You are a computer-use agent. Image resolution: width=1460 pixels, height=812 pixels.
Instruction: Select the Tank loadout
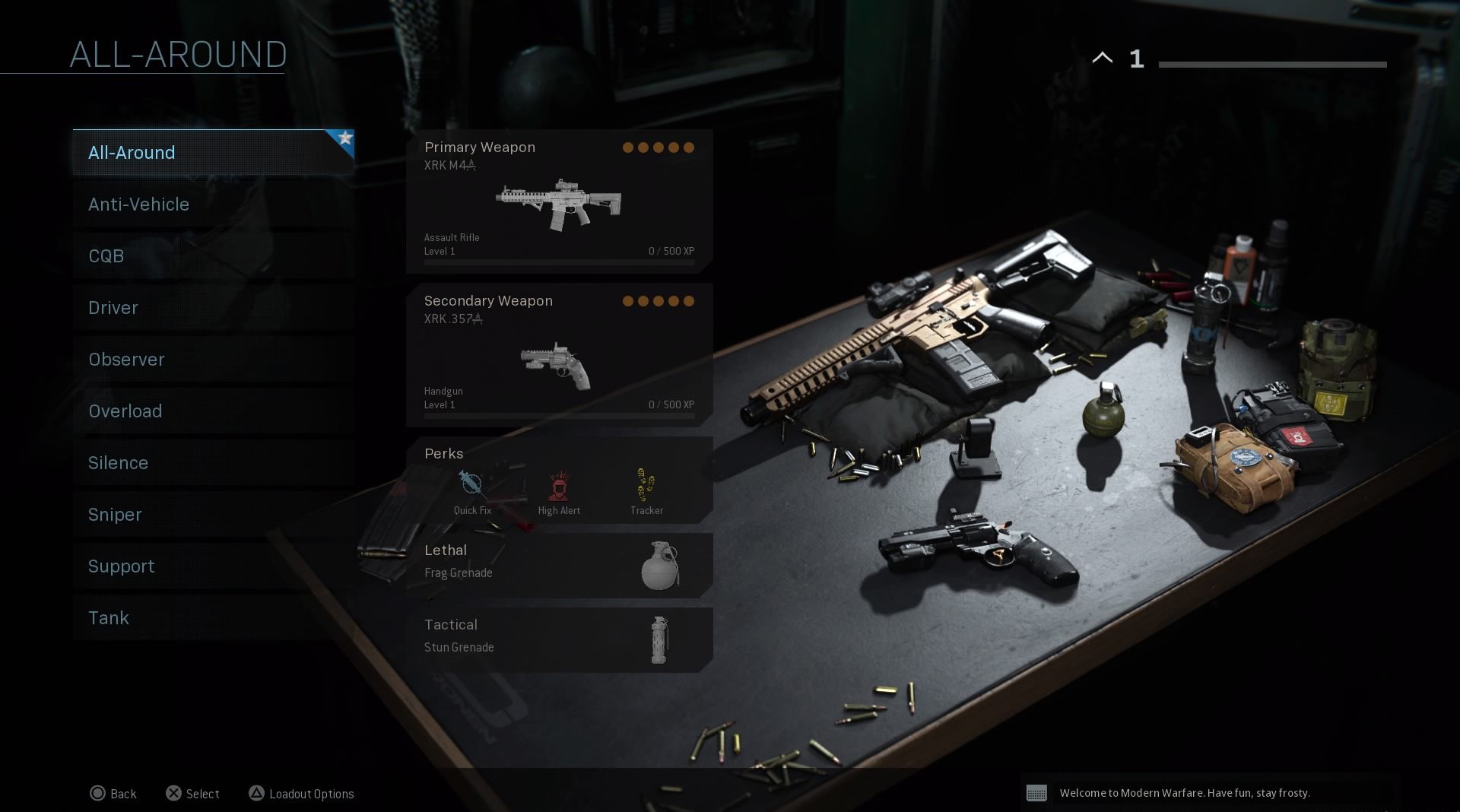pos(213,618)
